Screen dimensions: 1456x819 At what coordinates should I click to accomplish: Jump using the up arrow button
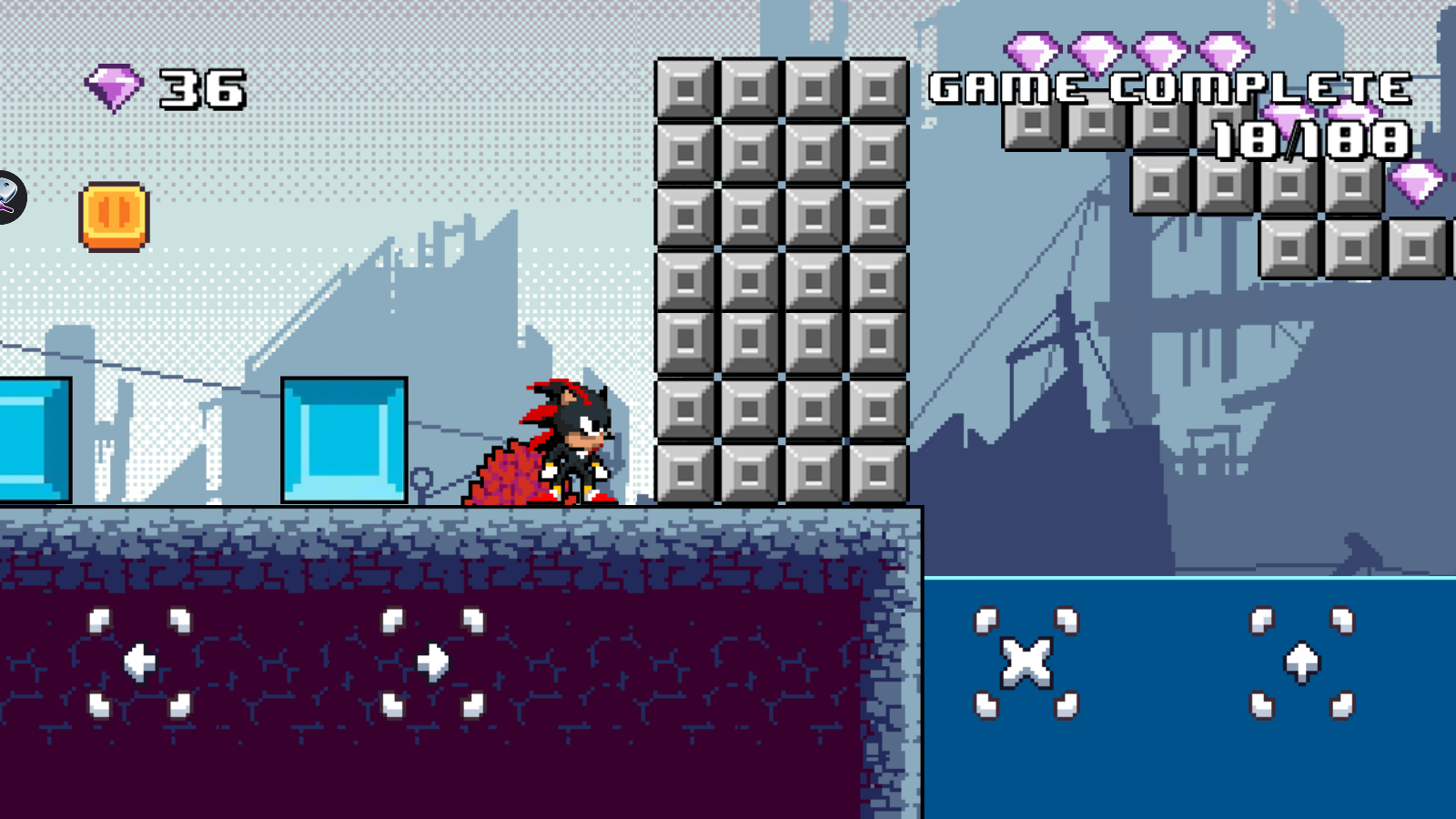point(1301,662)
